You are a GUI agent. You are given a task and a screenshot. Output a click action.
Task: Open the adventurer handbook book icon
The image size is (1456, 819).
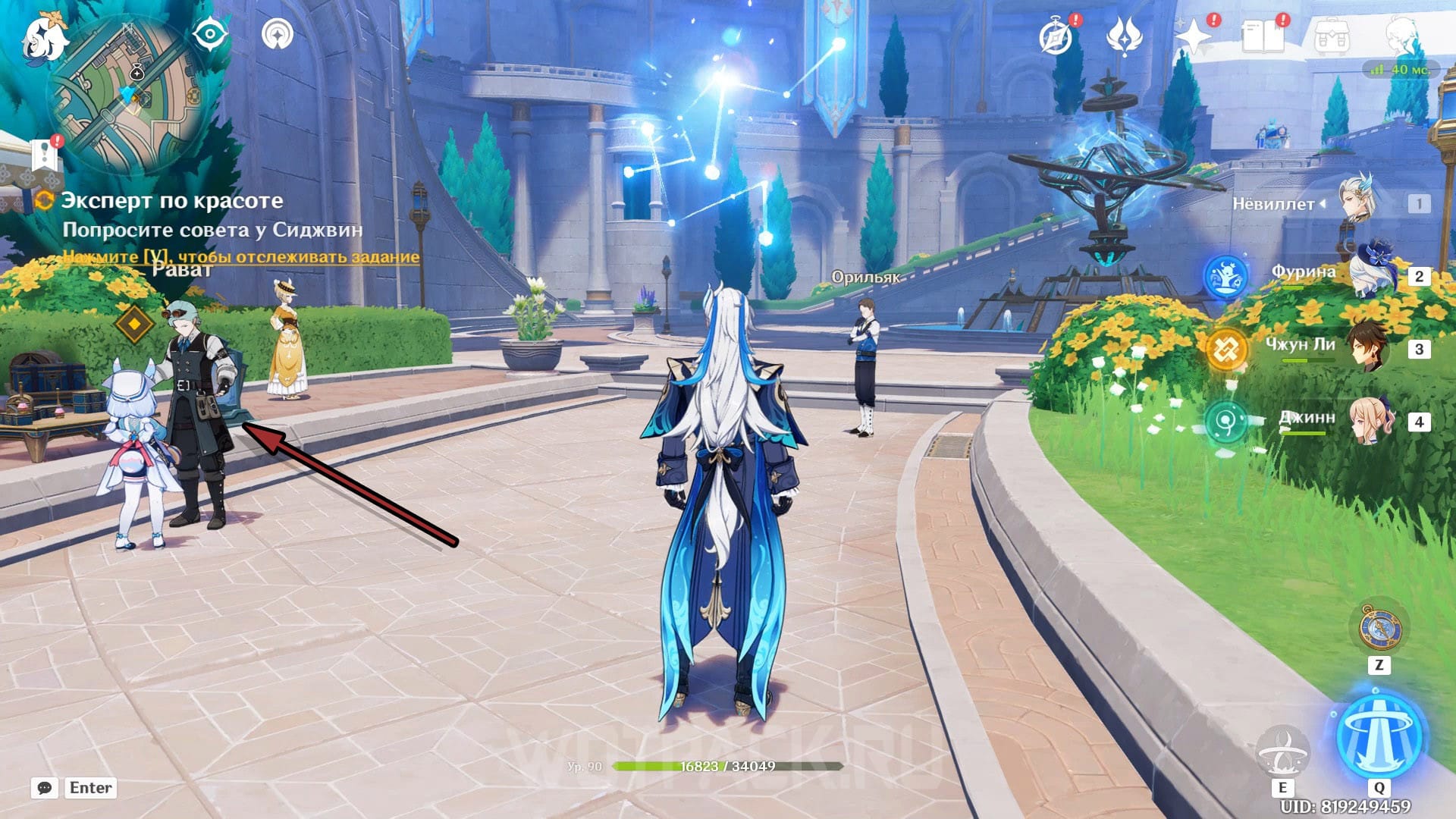(x=1263, y=36)
